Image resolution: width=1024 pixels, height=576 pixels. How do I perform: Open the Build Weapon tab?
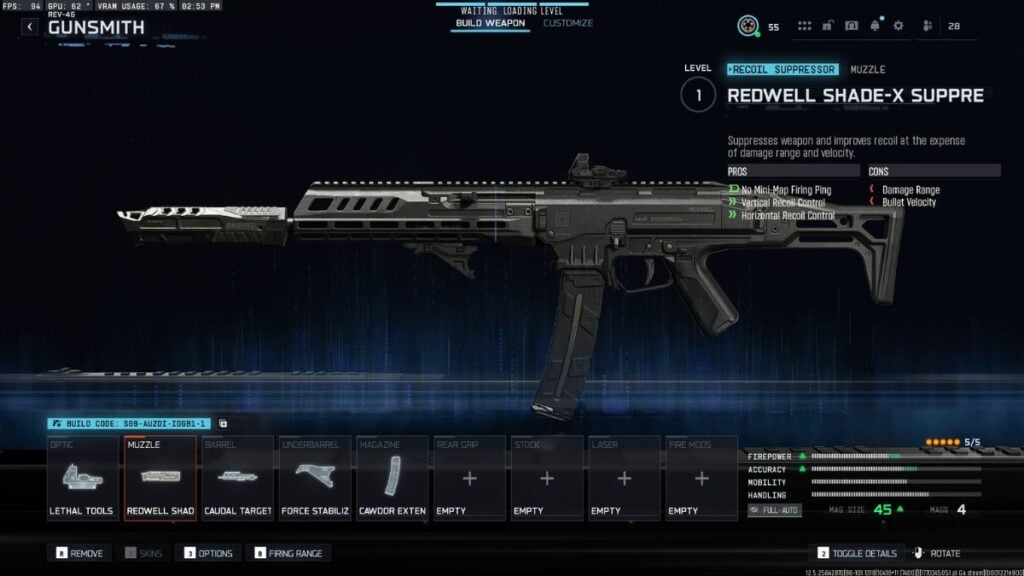click(x=489, y=23)
